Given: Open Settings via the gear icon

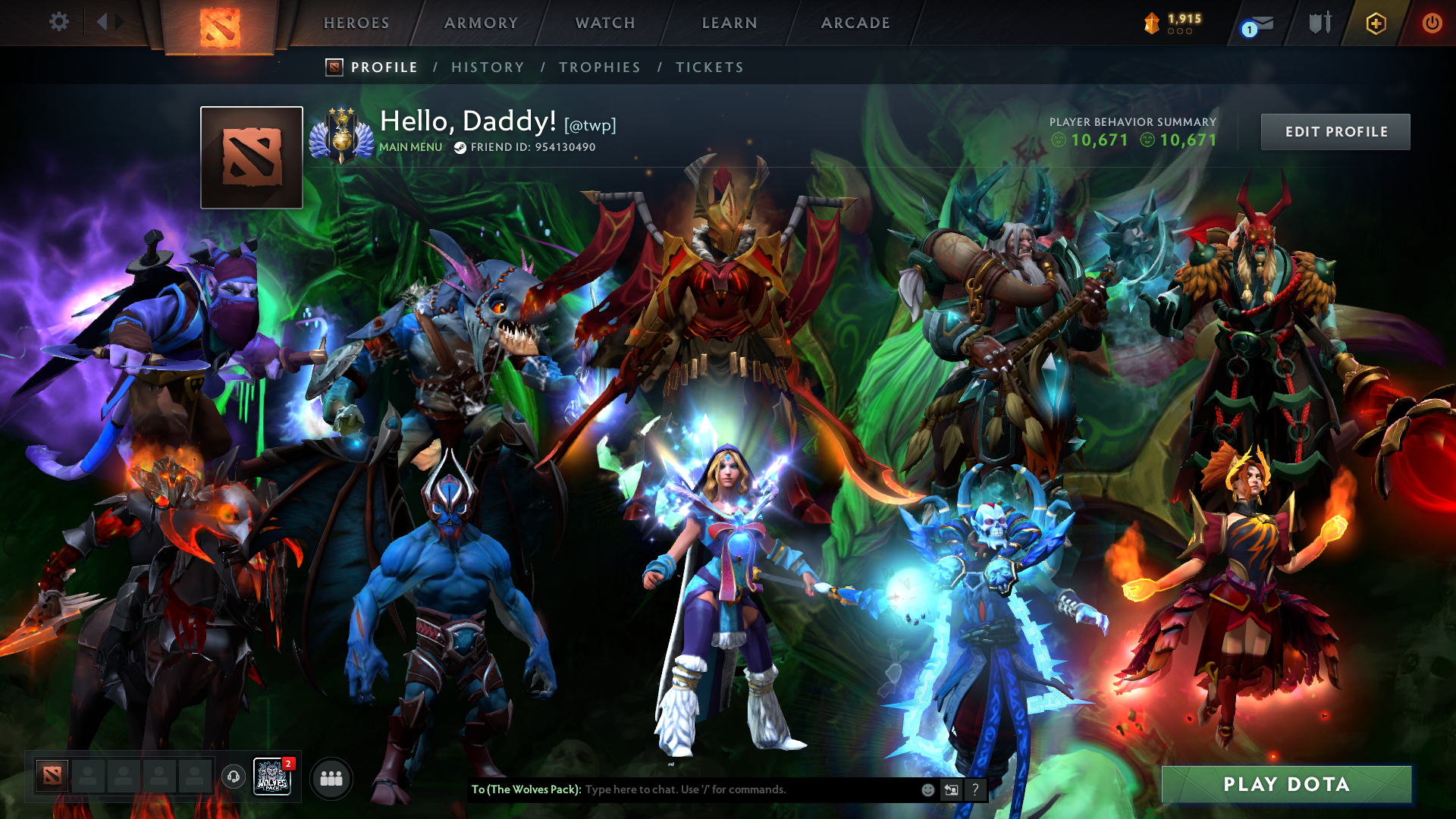Looking at the screenshot, I should (x=59, y=22).
